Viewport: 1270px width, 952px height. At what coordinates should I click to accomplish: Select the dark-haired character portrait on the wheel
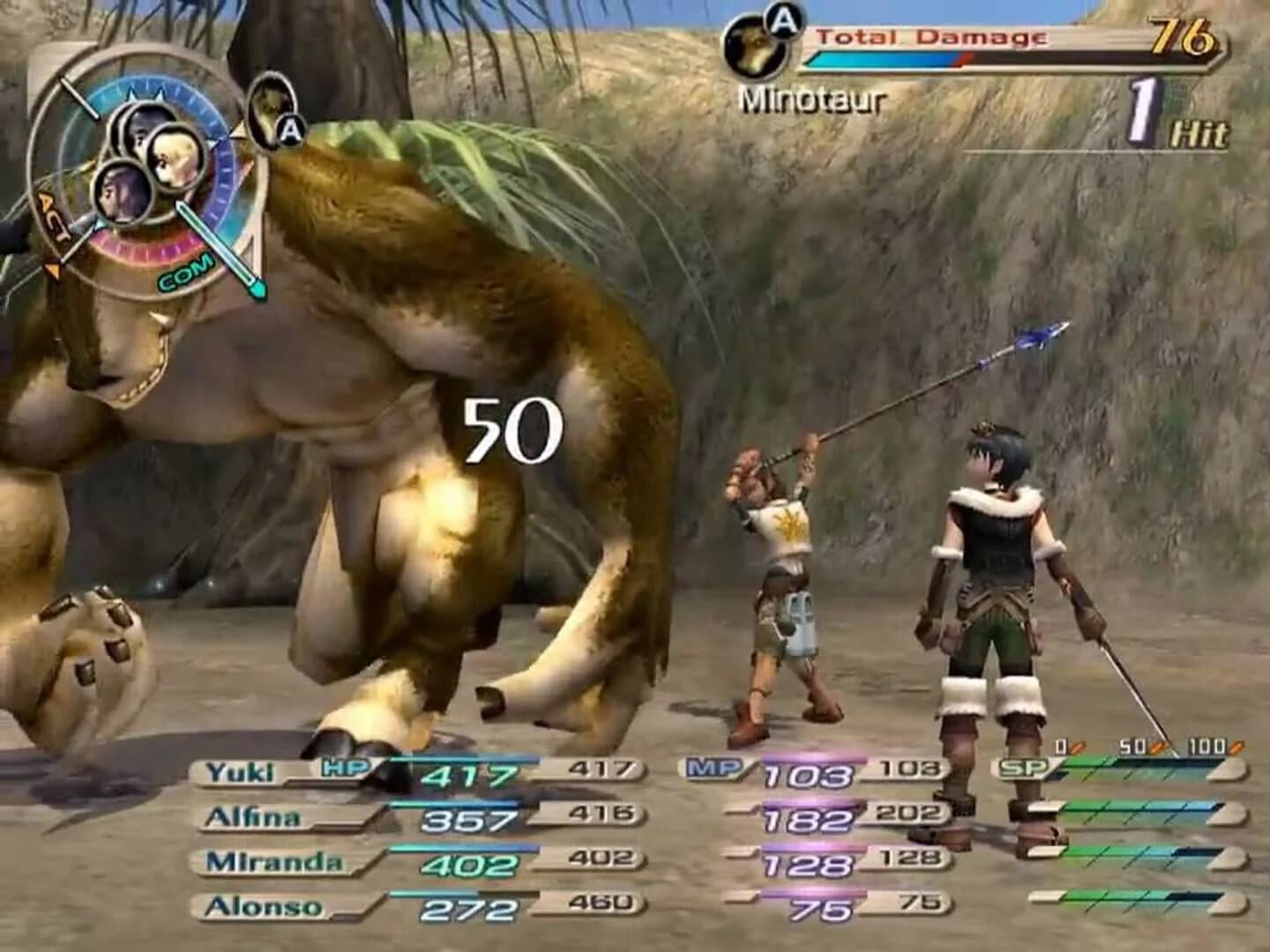pyautogui.click(x=122, y=196)
